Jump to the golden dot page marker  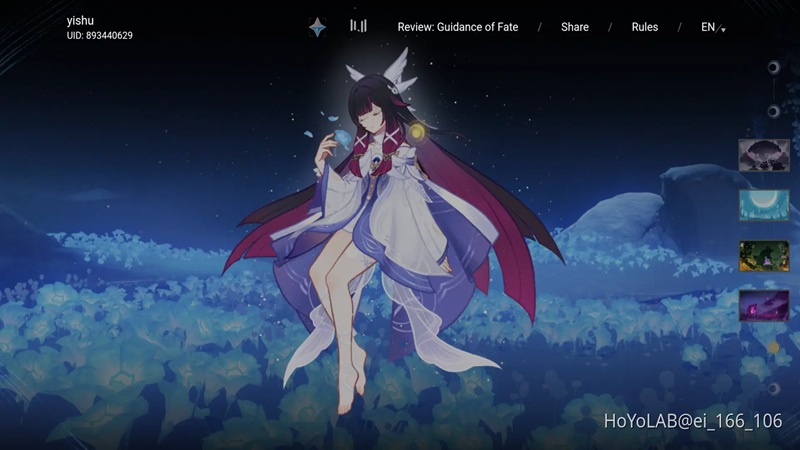[x=773, y=348]
